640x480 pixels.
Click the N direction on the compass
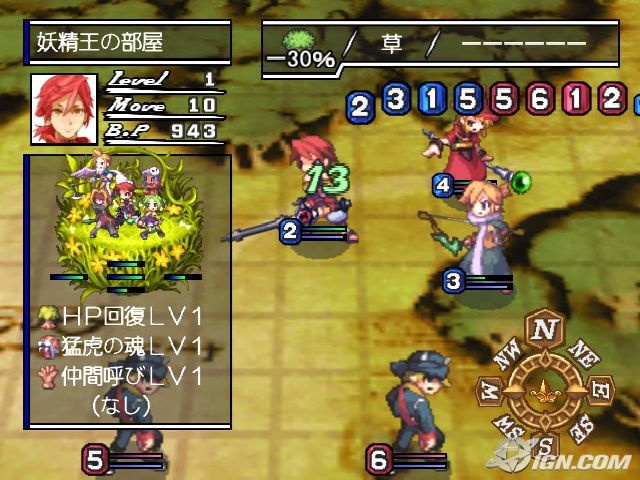[545, 327]
